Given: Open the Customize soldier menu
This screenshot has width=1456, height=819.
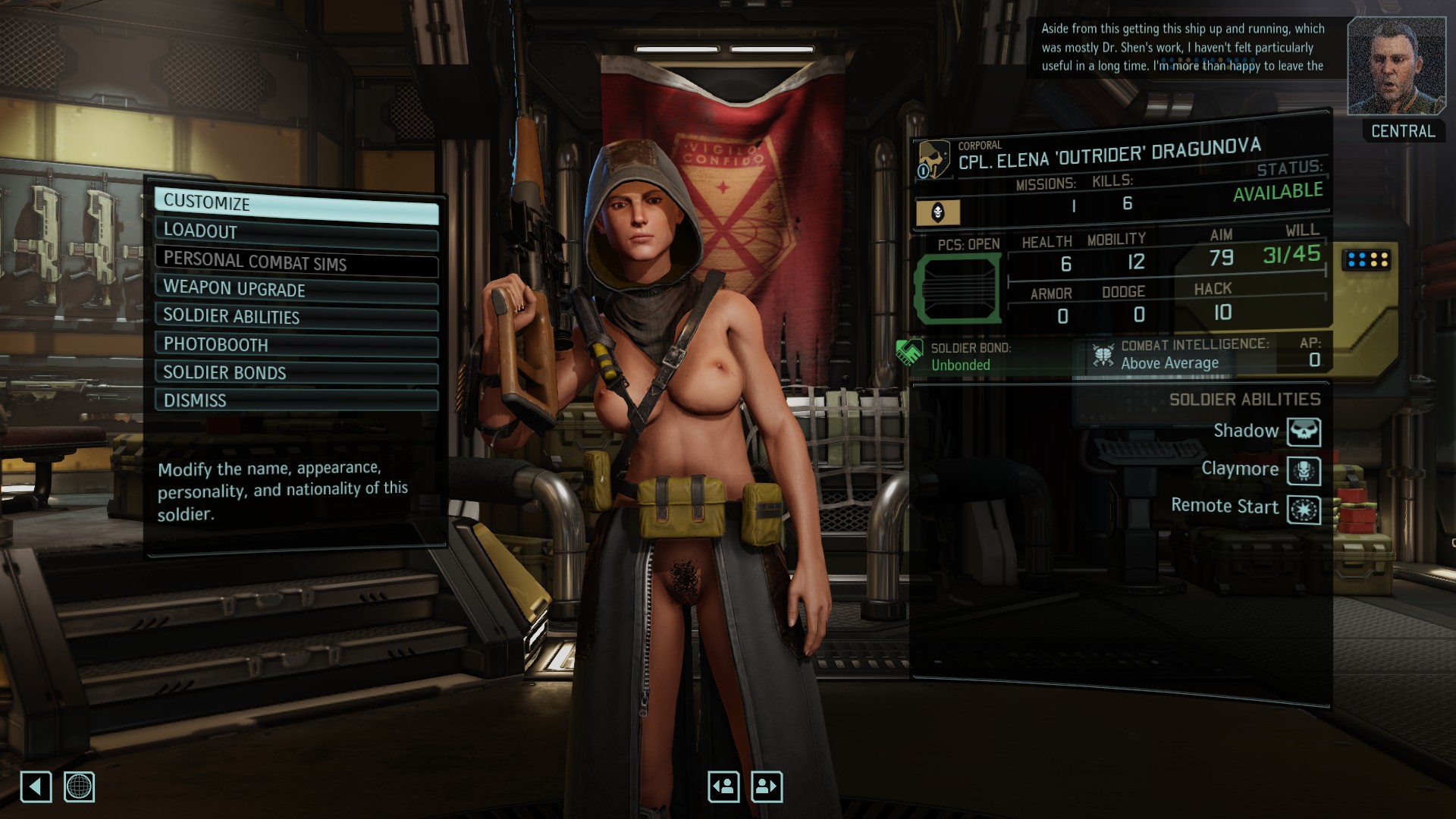Looking at the screenshot, I should pos(296,203).
